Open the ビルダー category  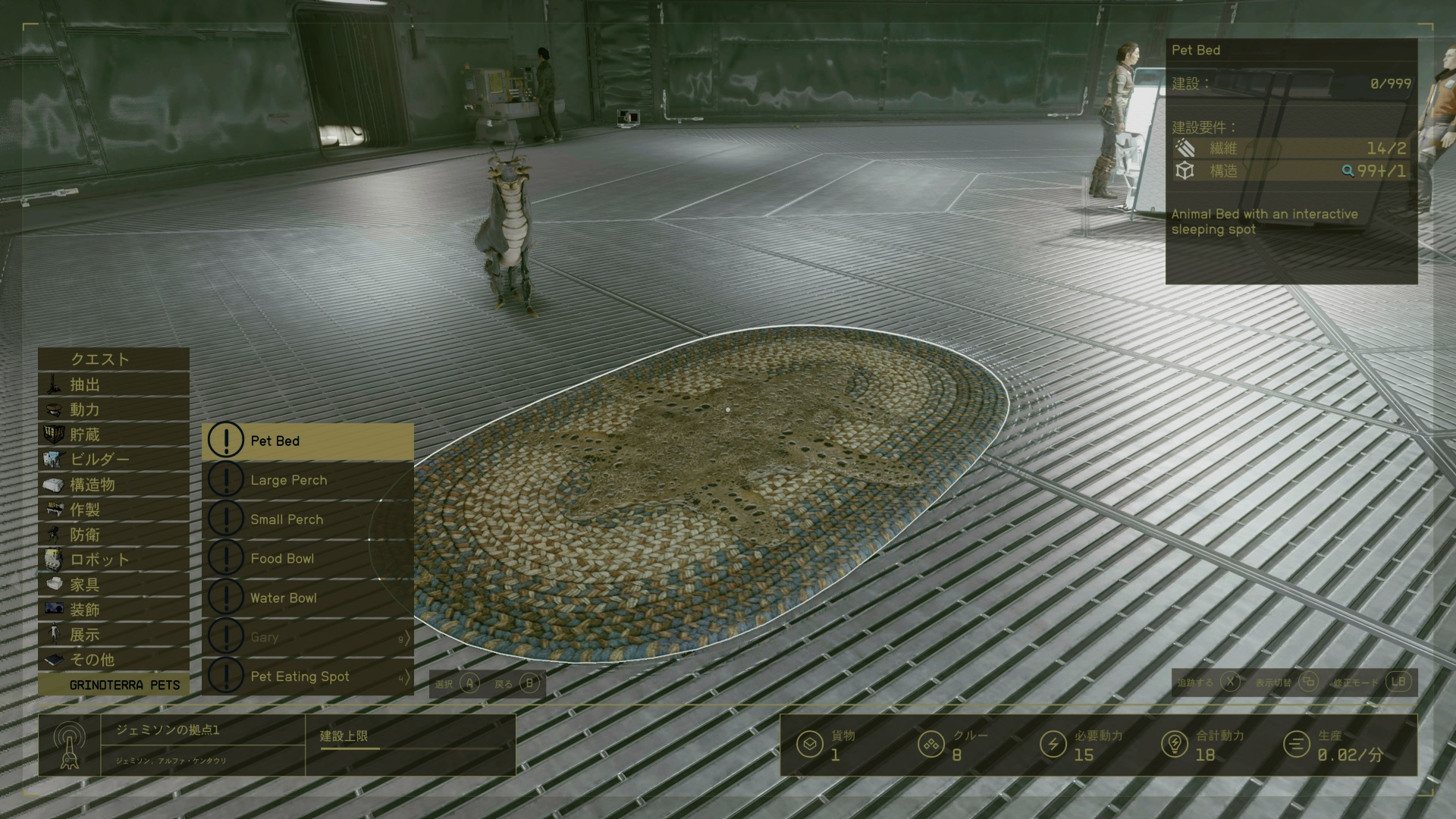(x=114, y=460)
